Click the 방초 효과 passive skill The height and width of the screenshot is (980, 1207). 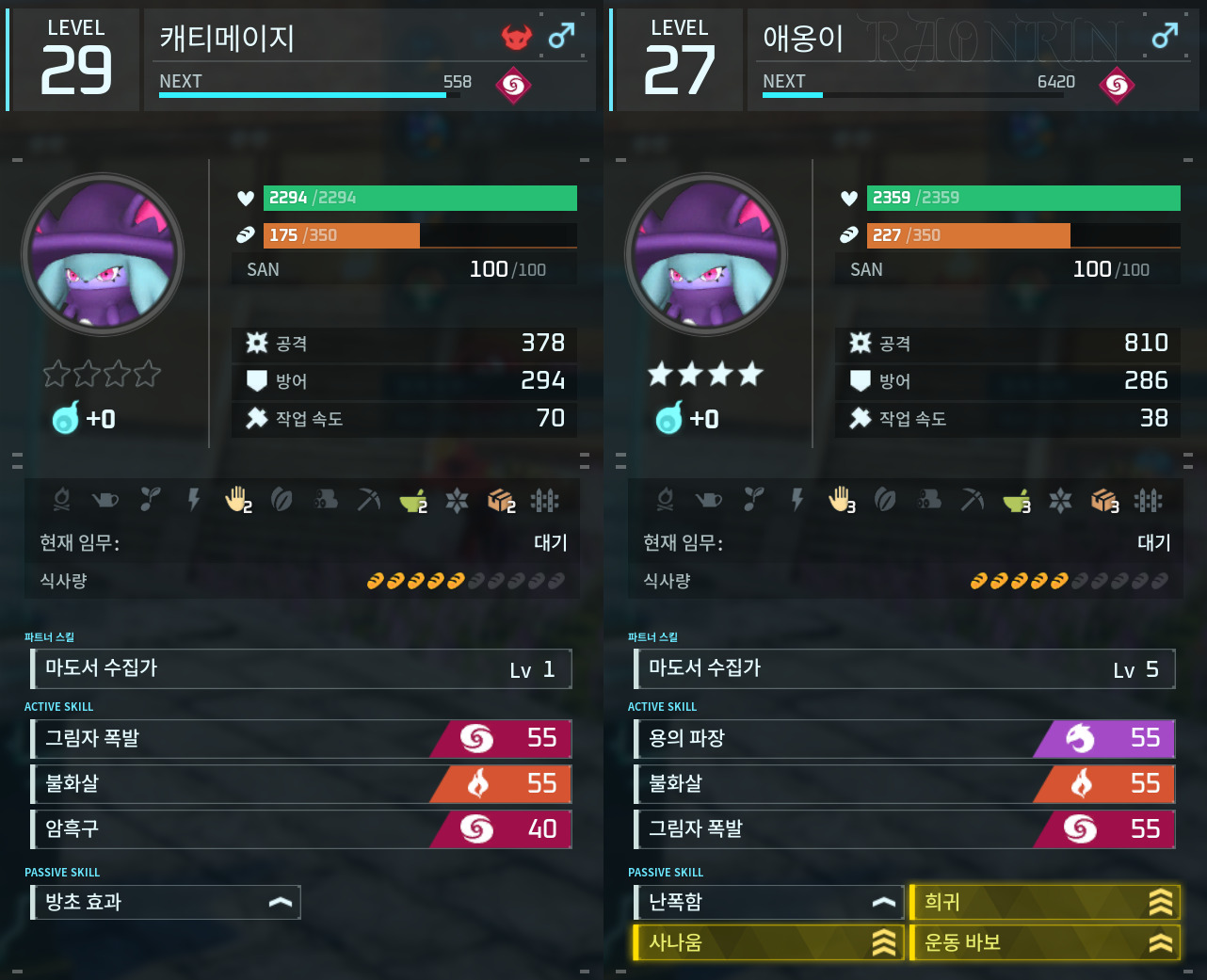click(166, 902)
